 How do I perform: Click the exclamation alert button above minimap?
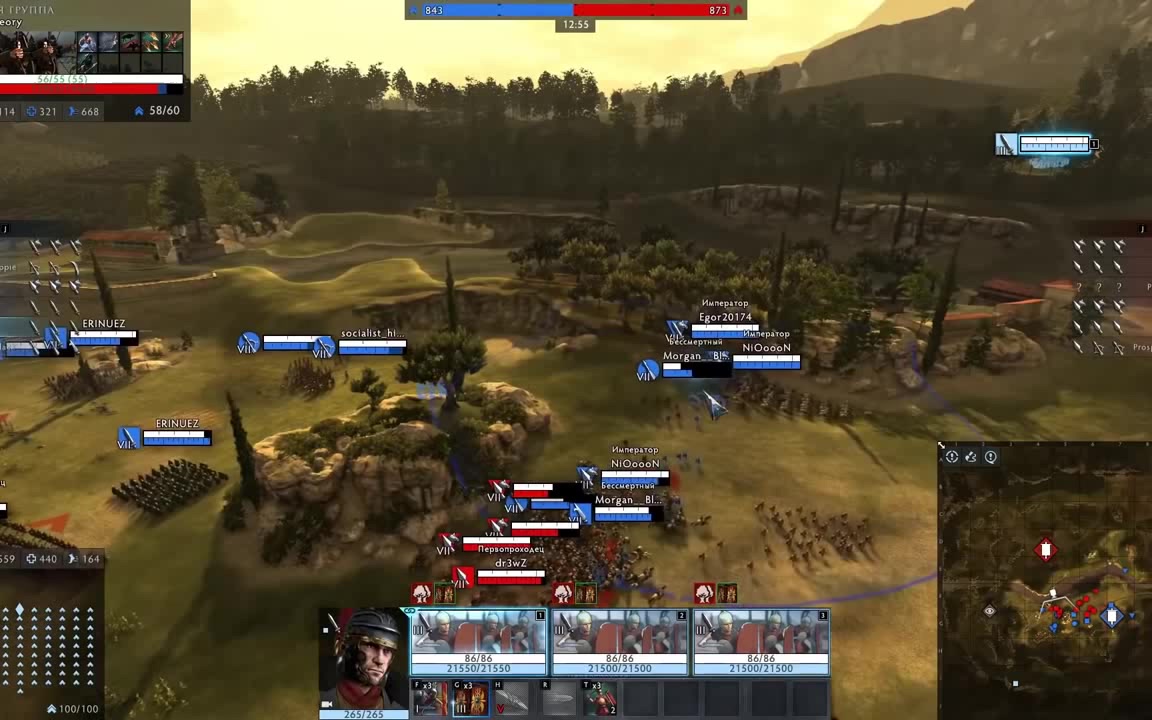click(x=991, y=457)
